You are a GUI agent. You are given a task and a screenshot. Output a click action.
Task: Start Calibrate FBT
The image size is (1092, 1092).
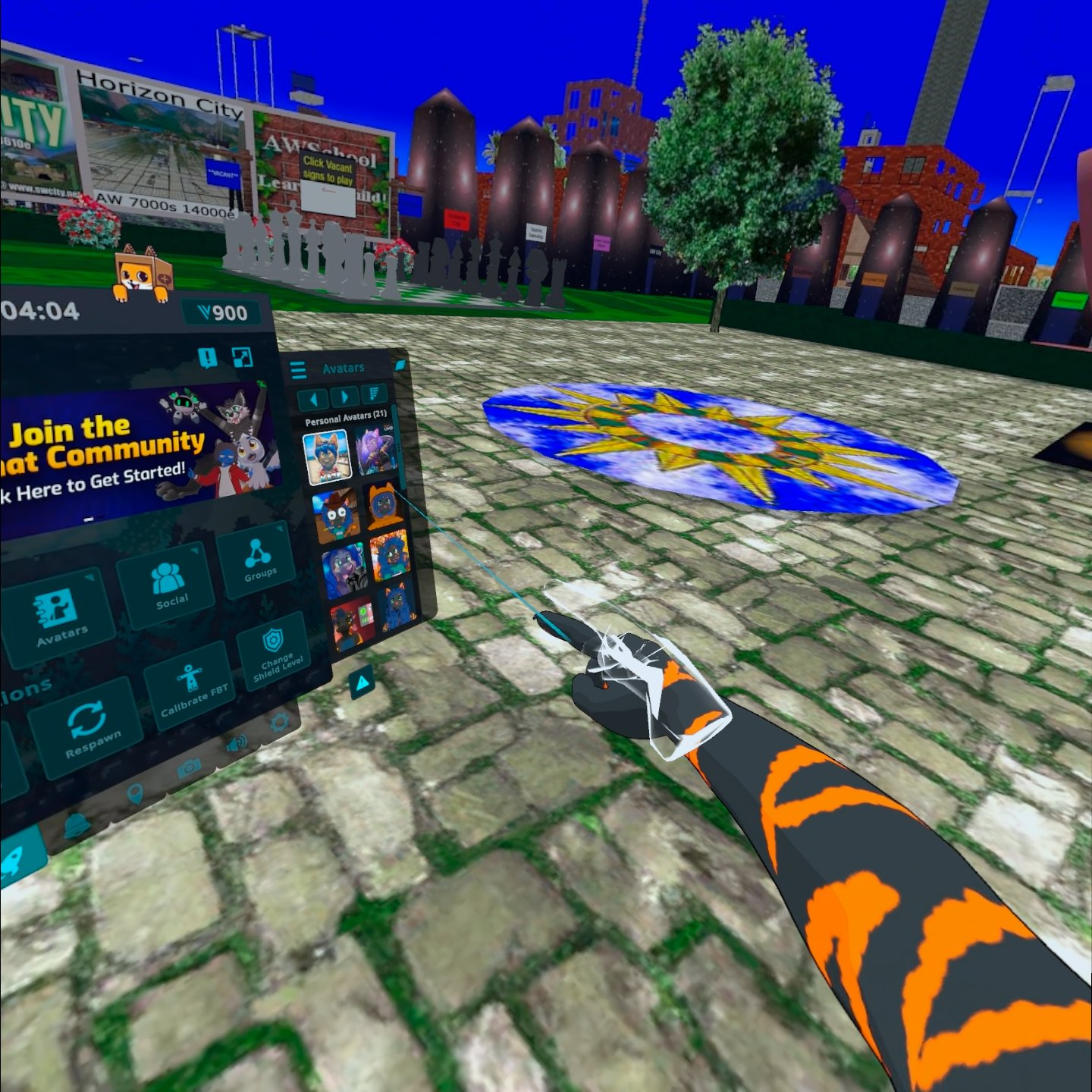(191, 685)
